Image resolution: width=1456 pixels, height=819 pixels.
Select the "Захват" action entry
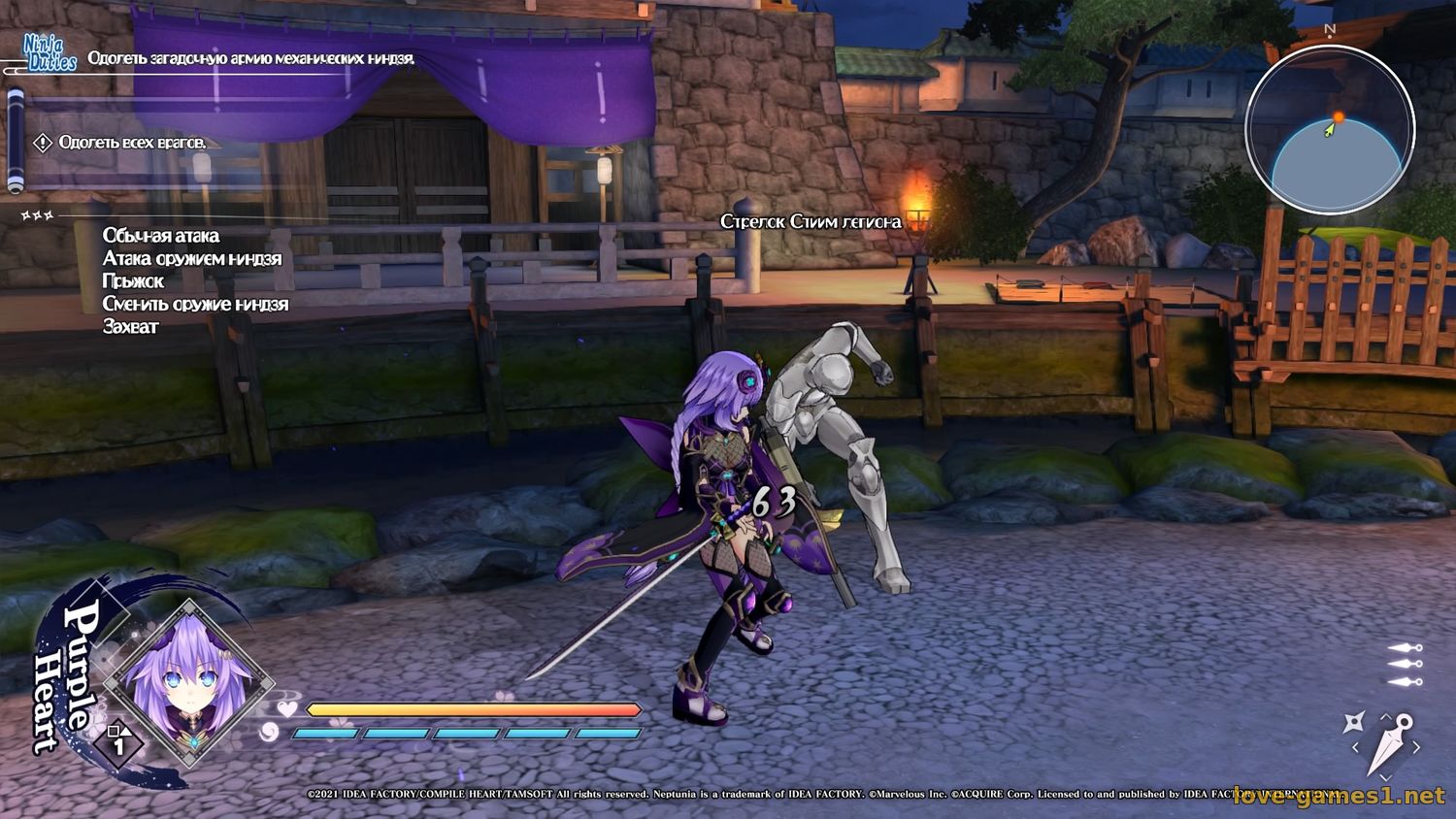131,327
